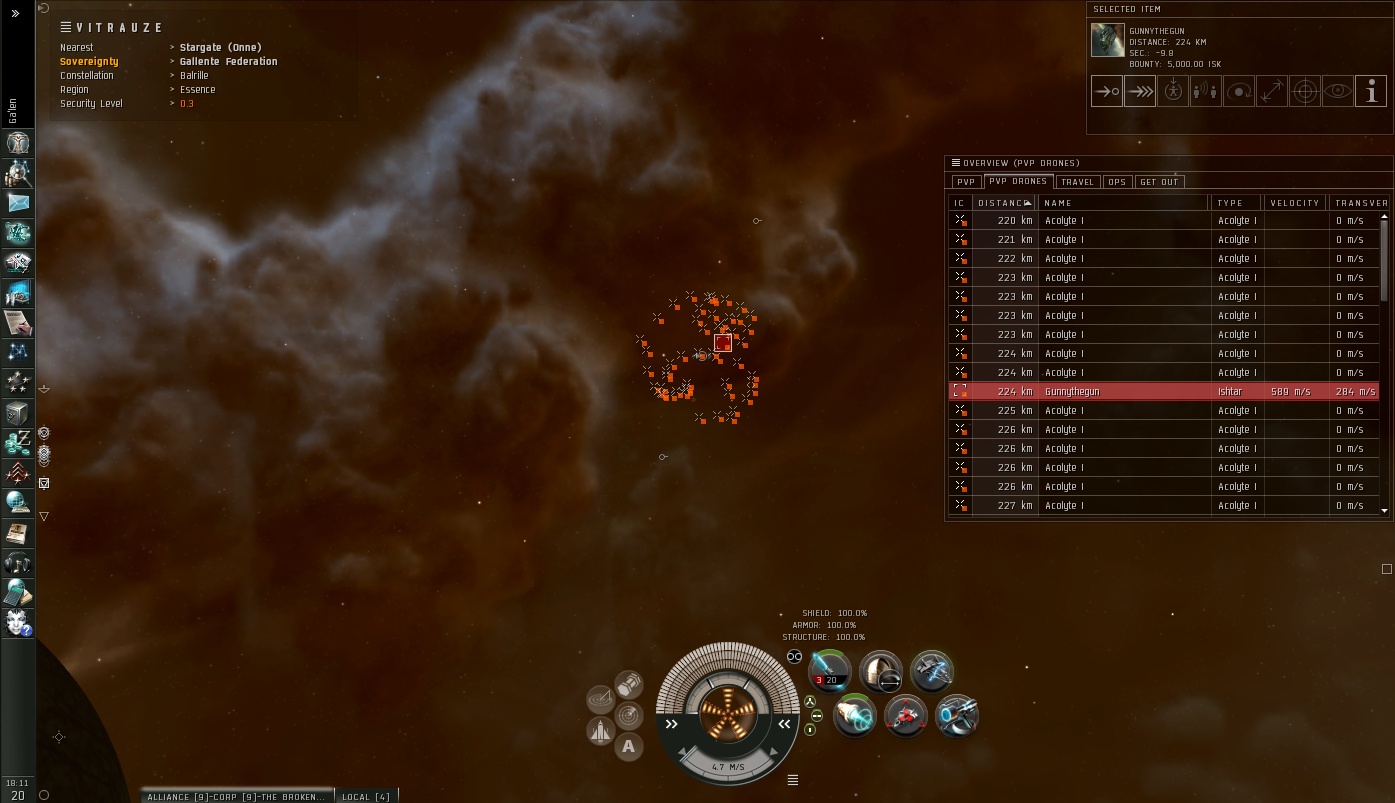Switch to the Get Out tab
1395x803 pixels.
pos(1159,182)
